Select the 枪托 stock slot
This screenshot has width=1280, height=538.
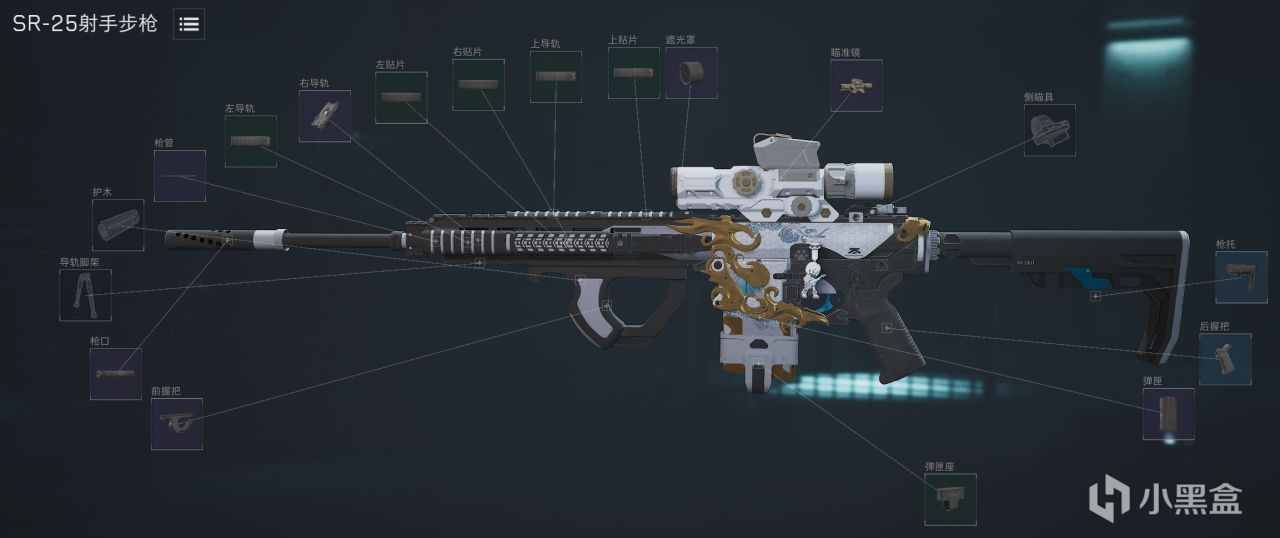click(1241, 277)
